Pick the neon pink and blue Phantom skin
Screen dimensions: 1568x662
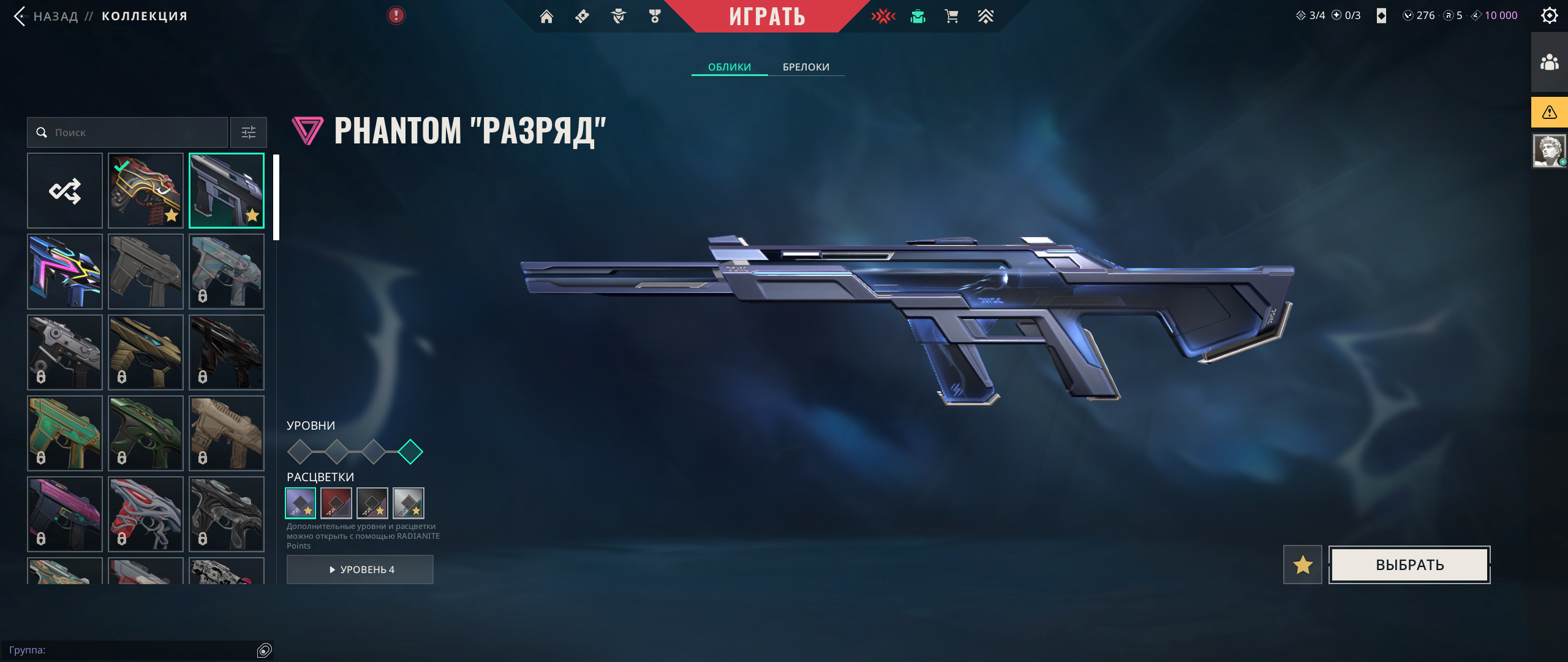[x=65, y=272]
